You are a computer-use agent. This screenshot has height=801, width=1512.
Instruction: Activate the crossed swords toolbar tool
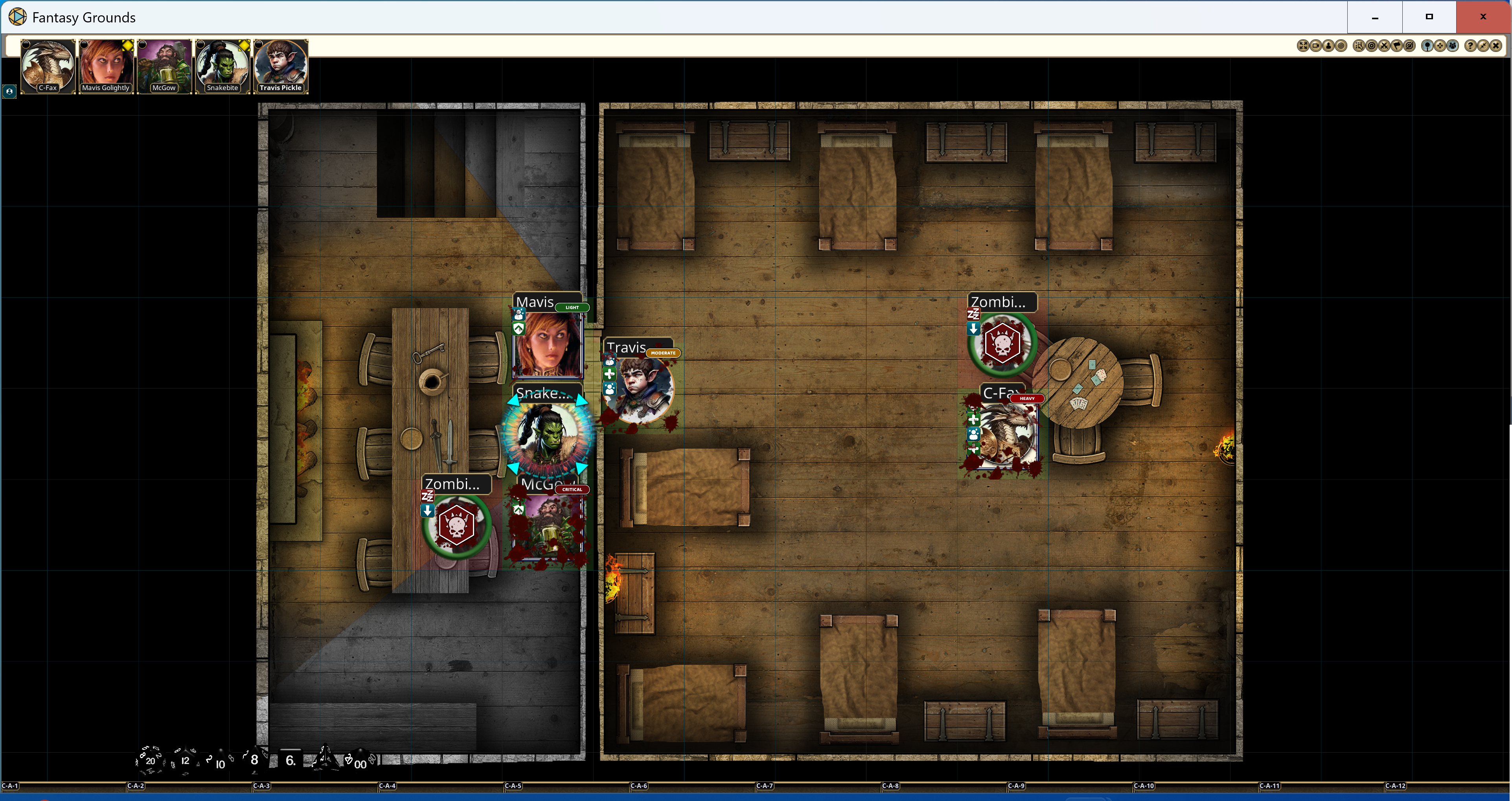[x=1385, y=46]
